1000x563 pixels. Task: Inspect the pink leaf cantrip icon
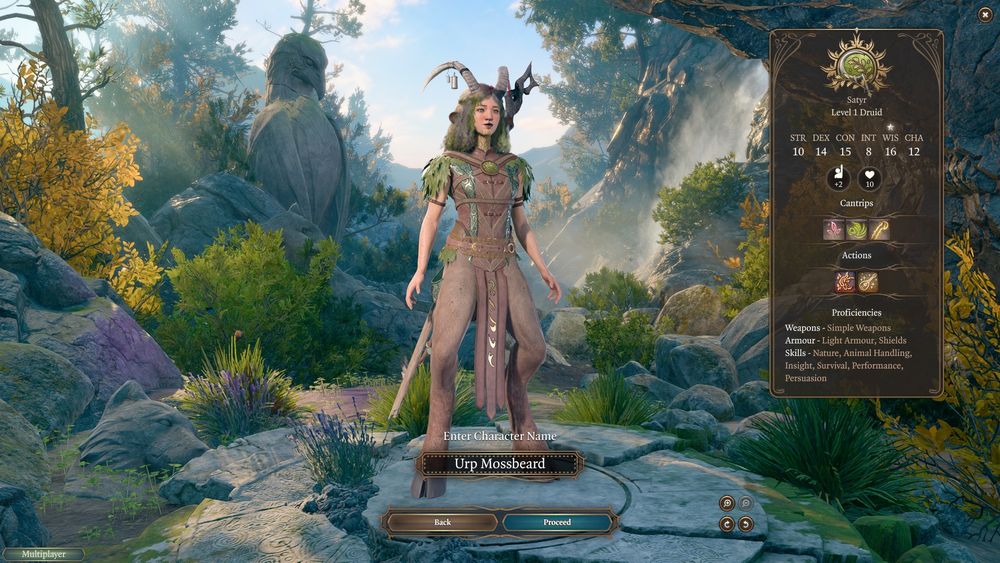(x=833, y=230)
